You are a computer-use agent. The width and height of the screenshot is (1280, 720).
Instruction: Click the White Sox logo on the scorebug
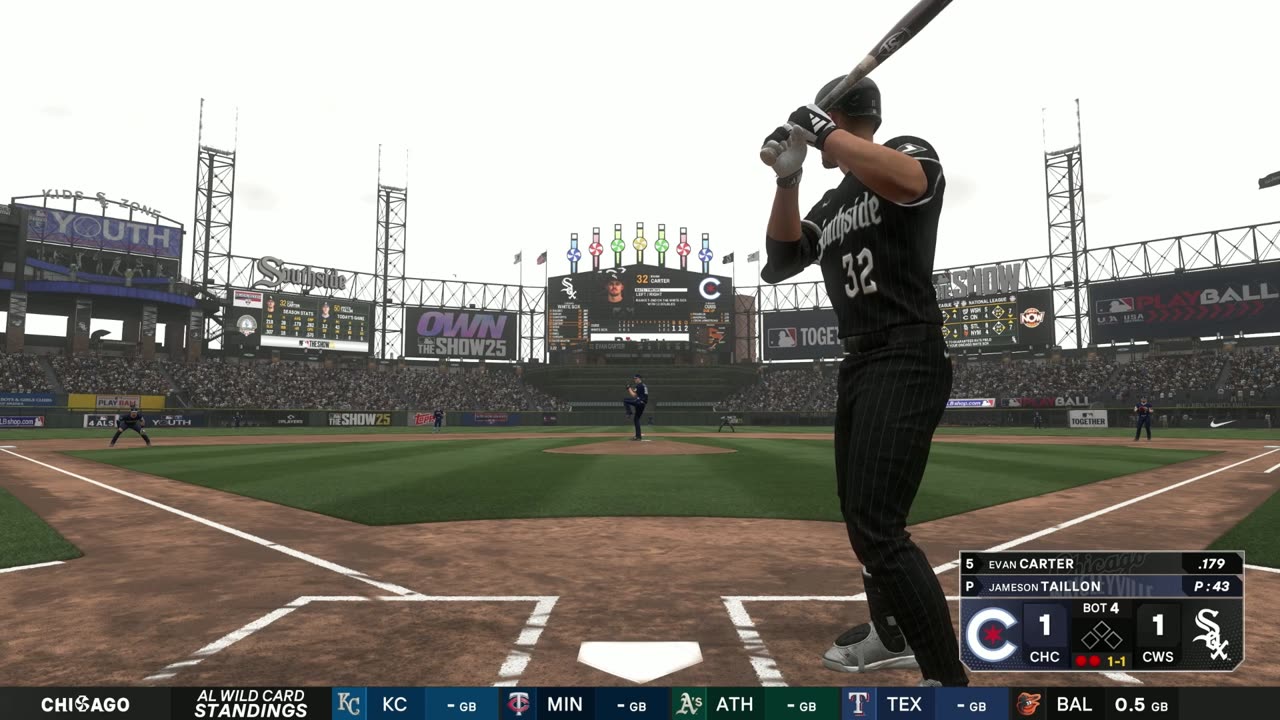(x=1211, y=635)
